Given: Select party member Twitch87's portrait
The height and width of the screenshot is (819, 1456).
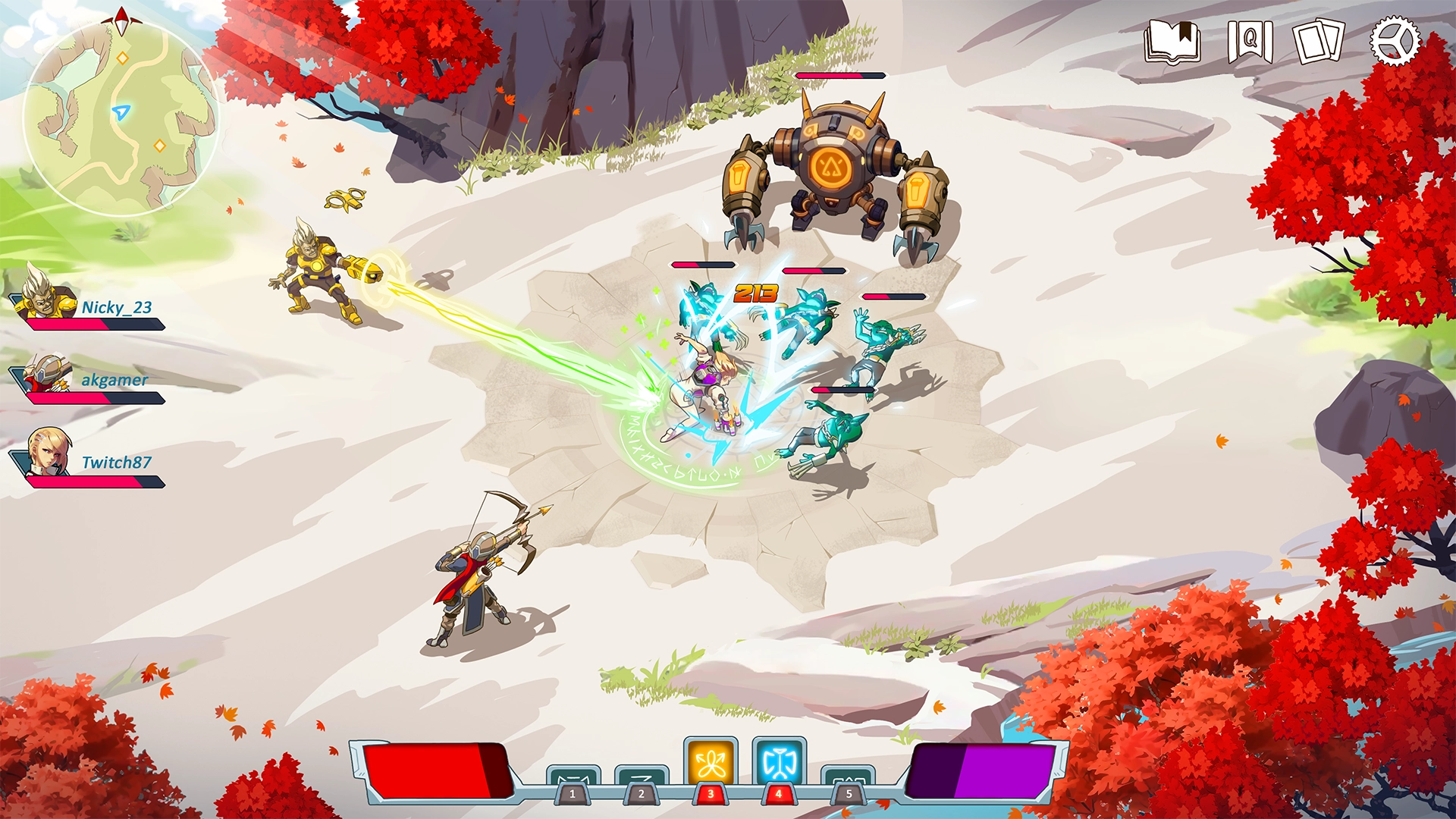Looking at the screenshot, I should pyautogui.click(x=49, y=452).
